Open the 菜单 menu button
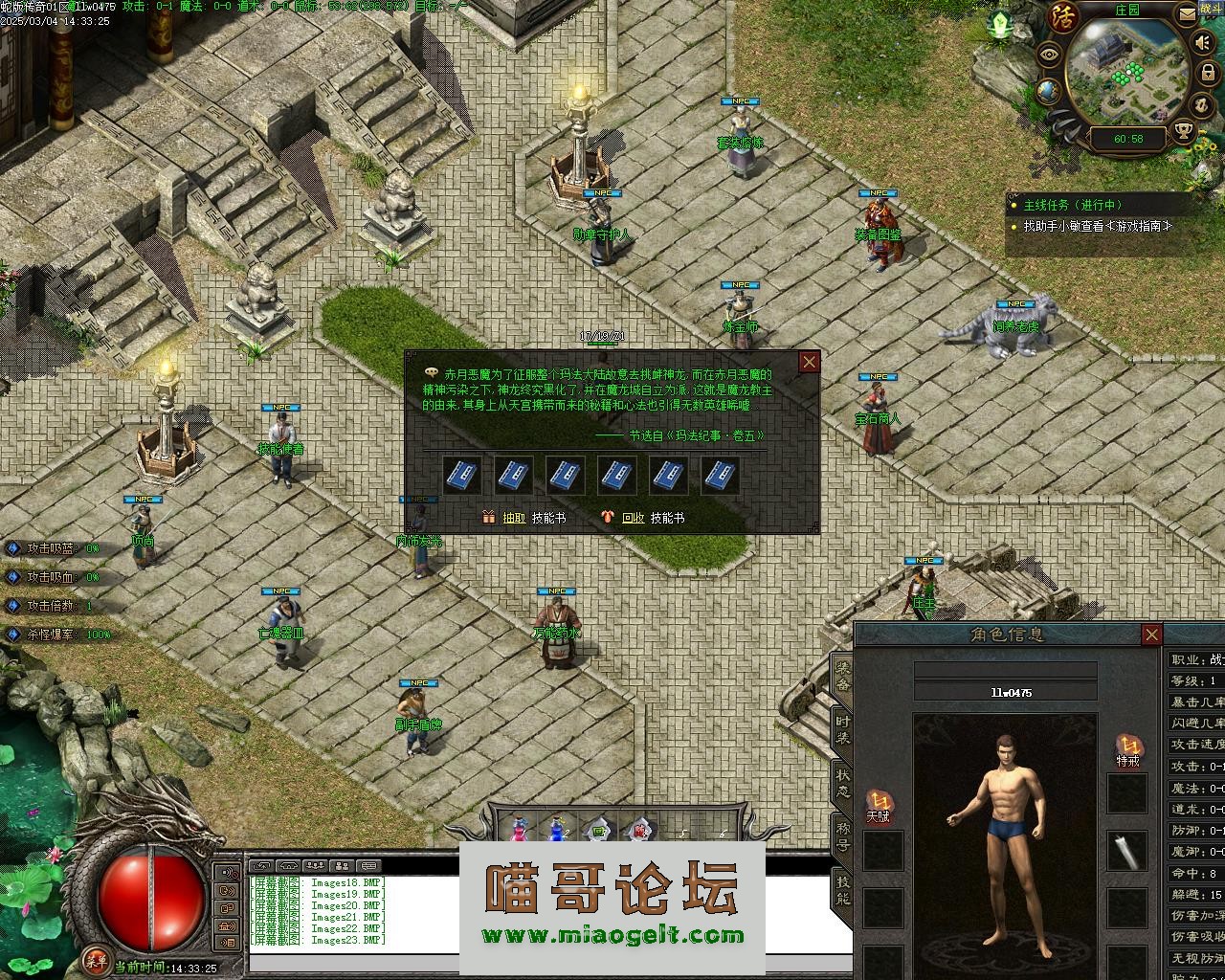This screenshot has width=1225, height=980. 95,959
